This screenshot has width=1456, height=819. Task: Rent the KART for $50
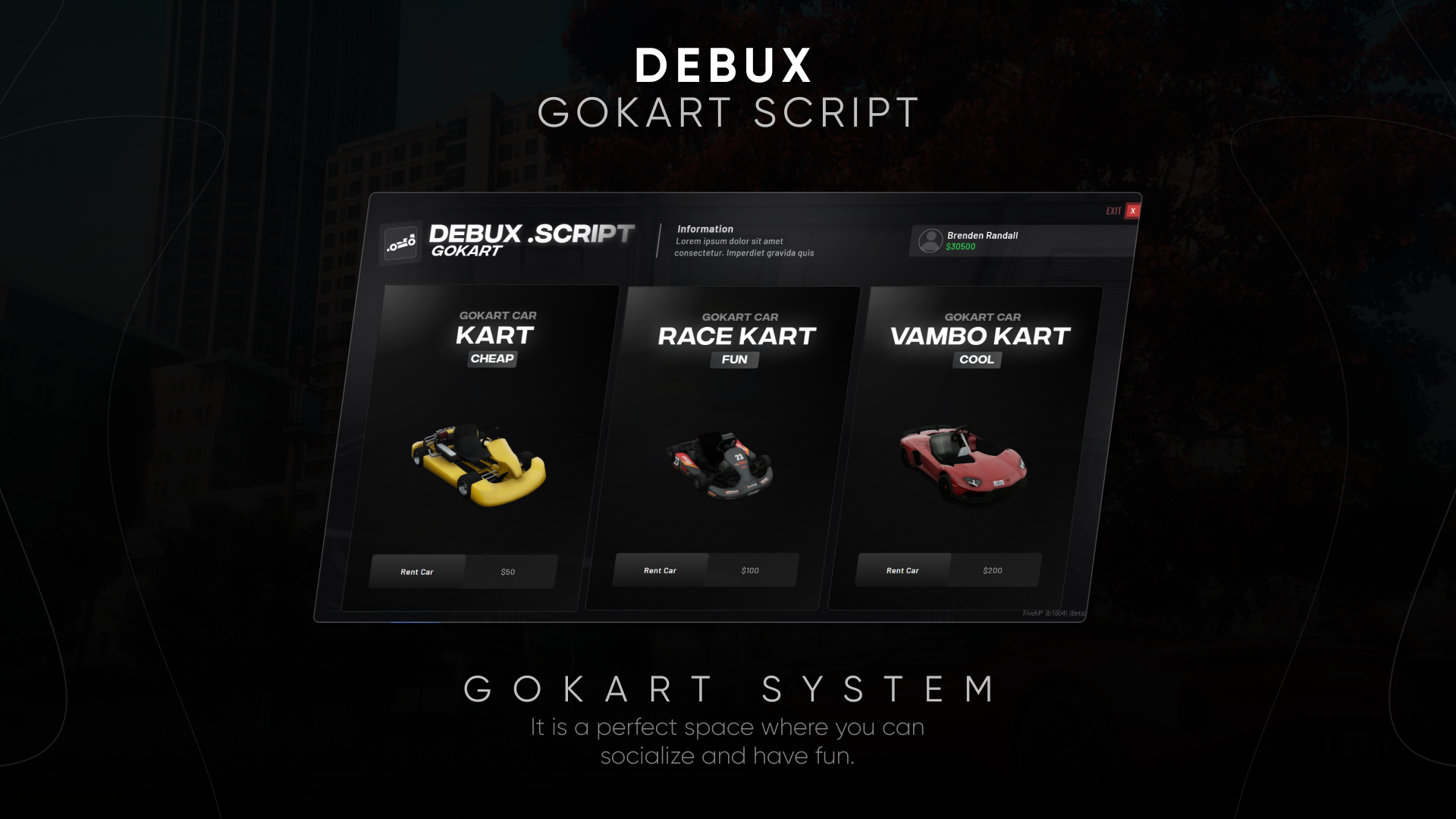click(417, 572)
